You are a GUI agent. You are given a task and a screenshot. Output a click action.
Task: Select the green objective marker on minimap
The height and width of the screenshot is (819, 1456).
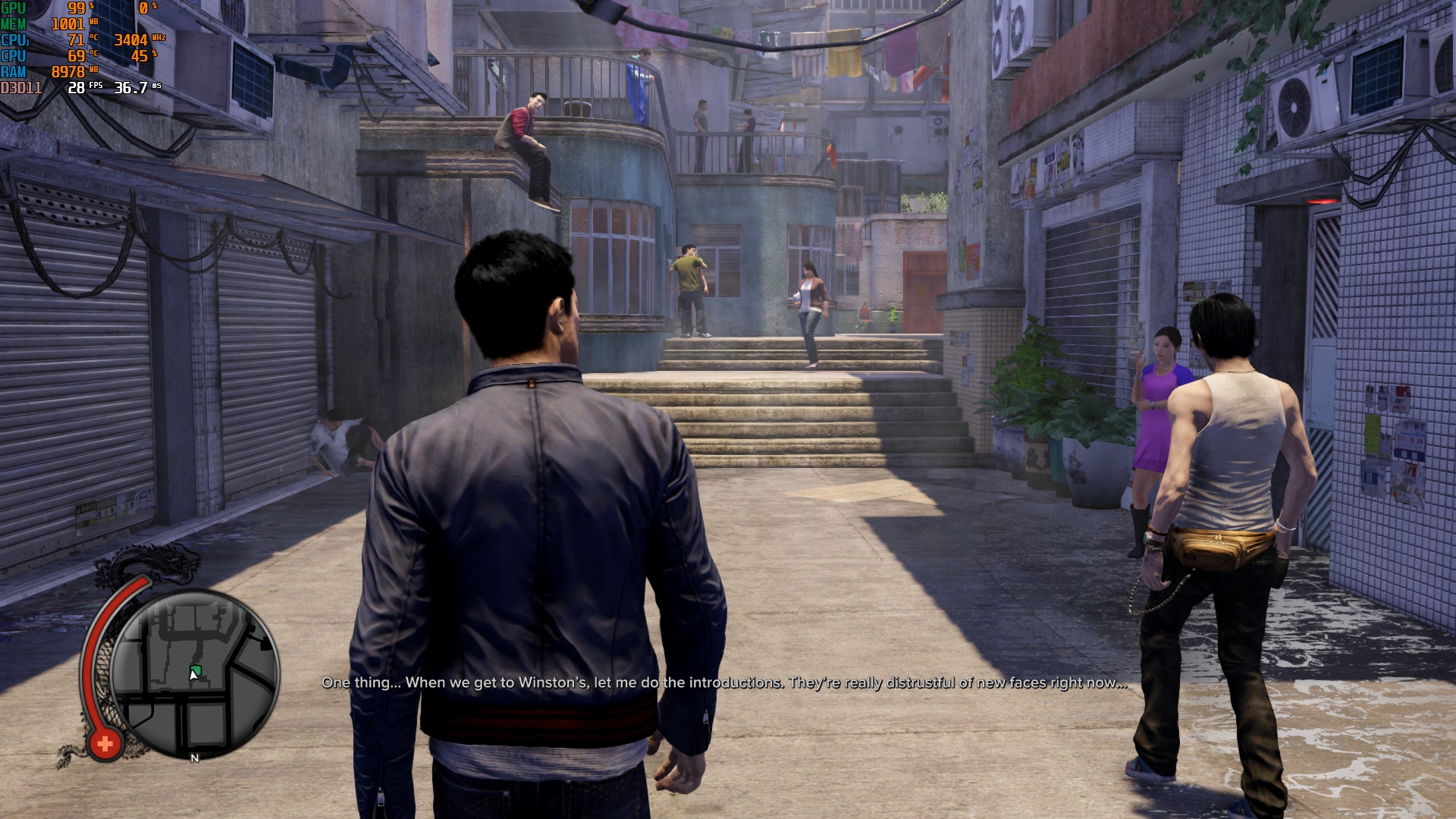(x=196, y=670)
